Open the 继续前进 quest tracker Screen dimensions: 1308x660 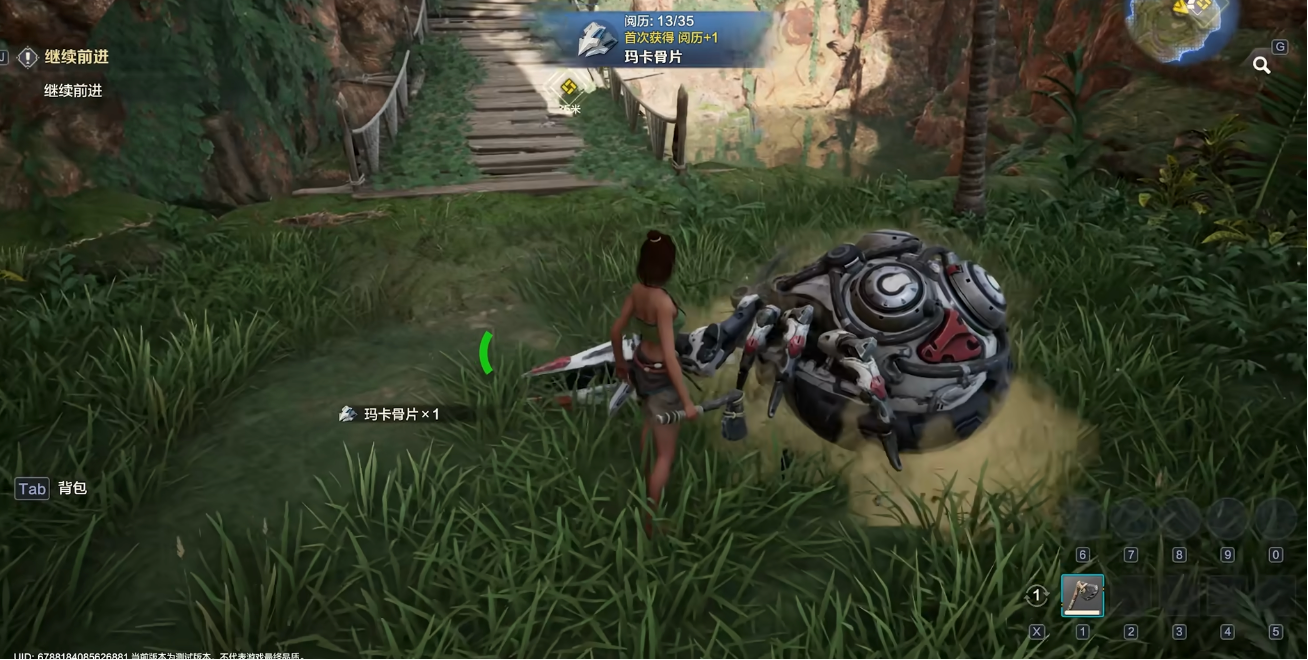(76, 58)
